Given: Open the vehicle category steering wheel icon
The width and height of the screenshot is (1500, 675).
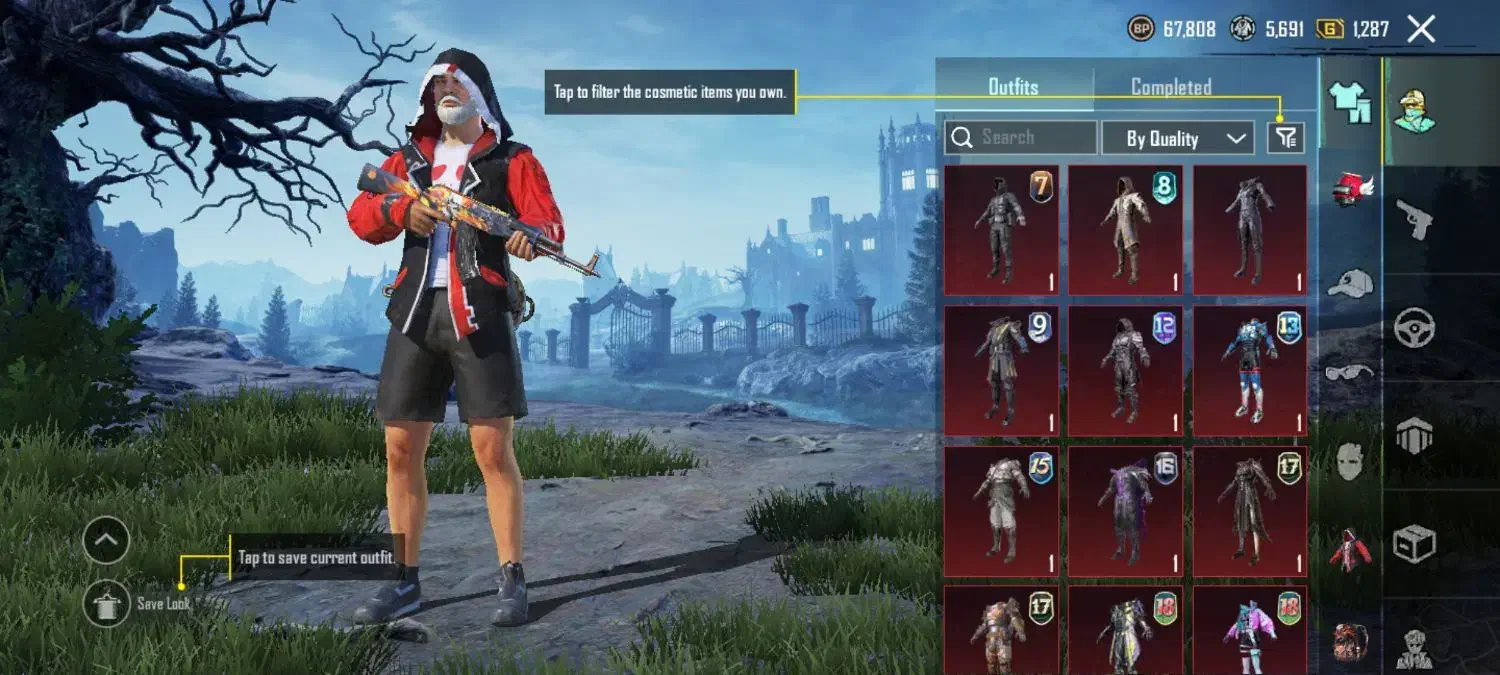Looking at the screenshot, I should tap(1414, 327).
